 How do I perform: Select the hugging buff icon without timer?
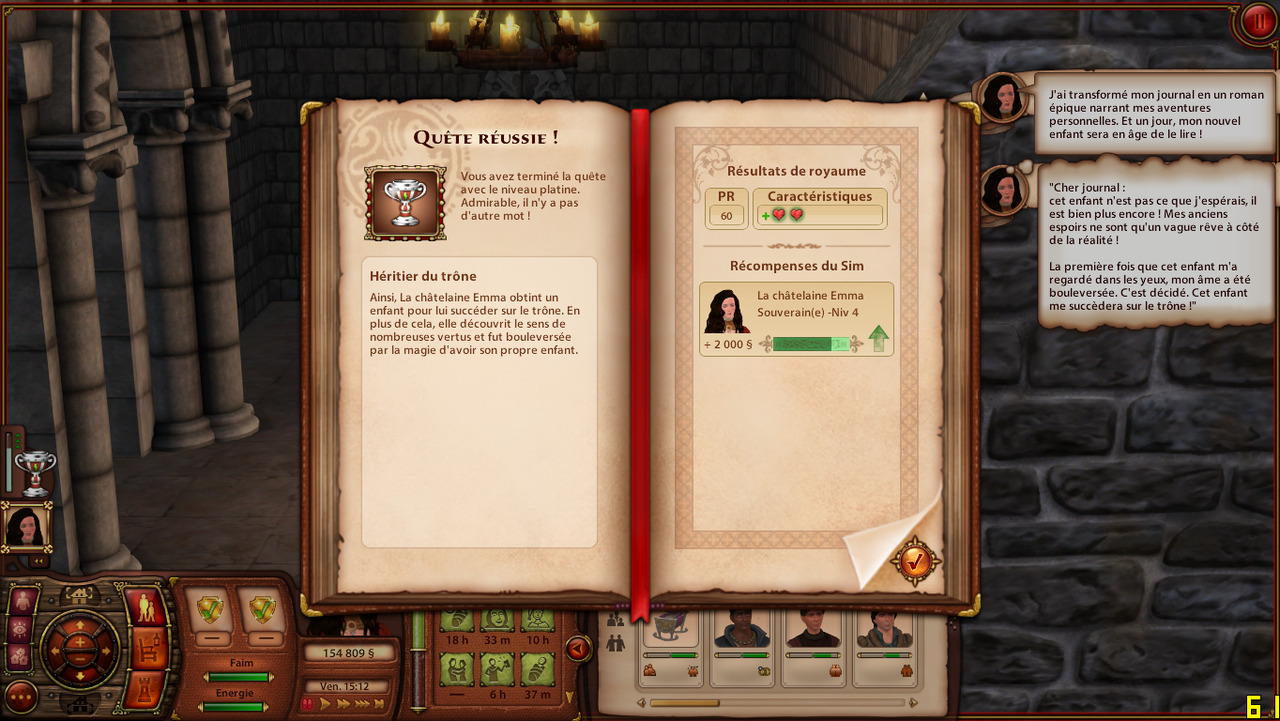457,668
